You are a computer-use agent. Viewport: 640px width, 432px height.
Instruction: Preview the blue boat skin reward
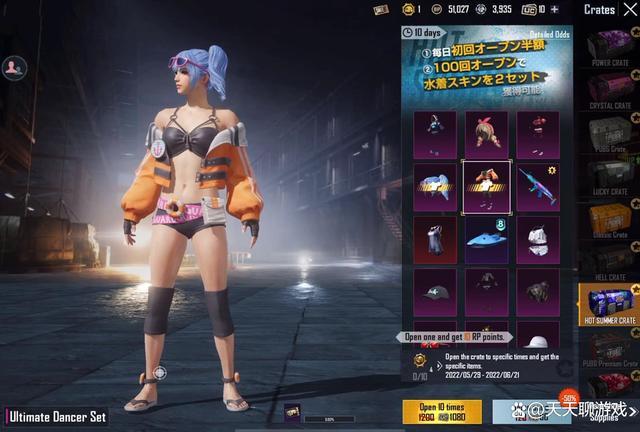[x=487, y=238]
